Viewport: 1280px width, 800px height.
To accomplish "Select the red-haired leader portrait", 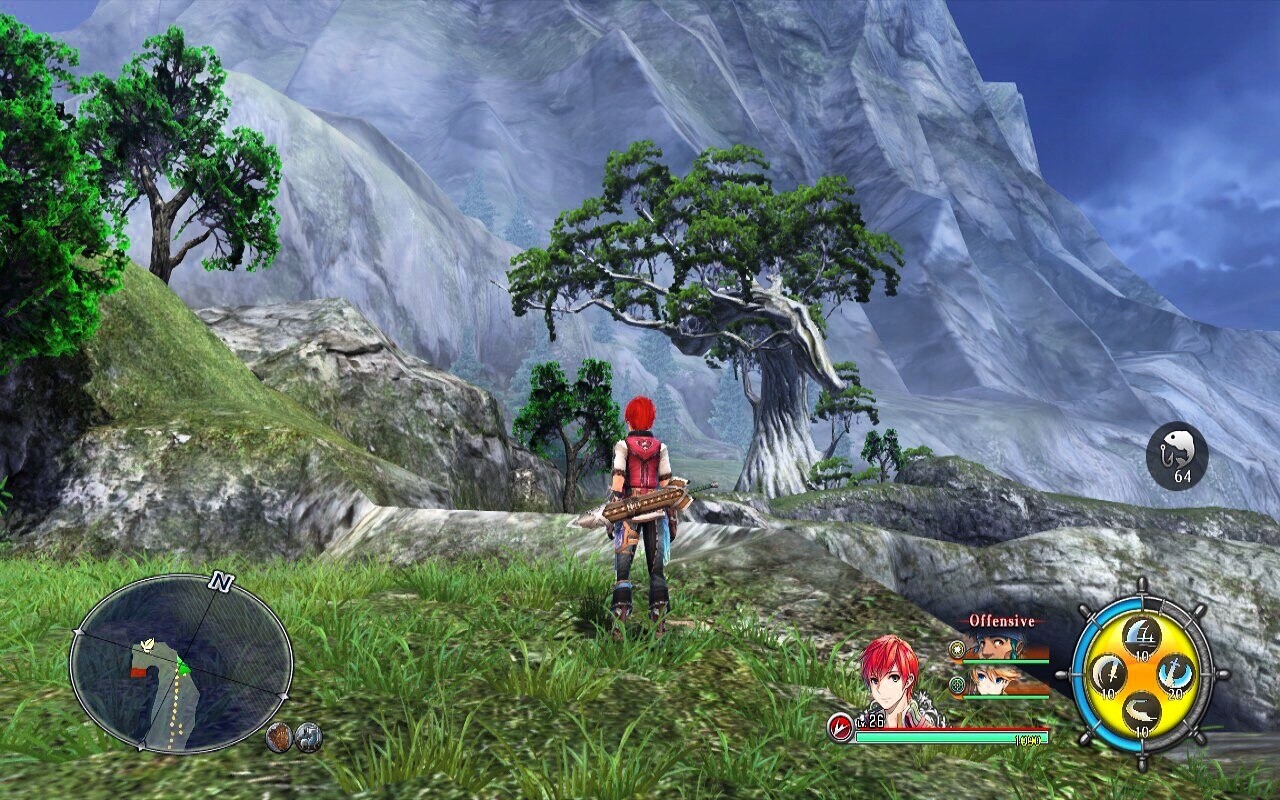I will (x=891, y=677).
